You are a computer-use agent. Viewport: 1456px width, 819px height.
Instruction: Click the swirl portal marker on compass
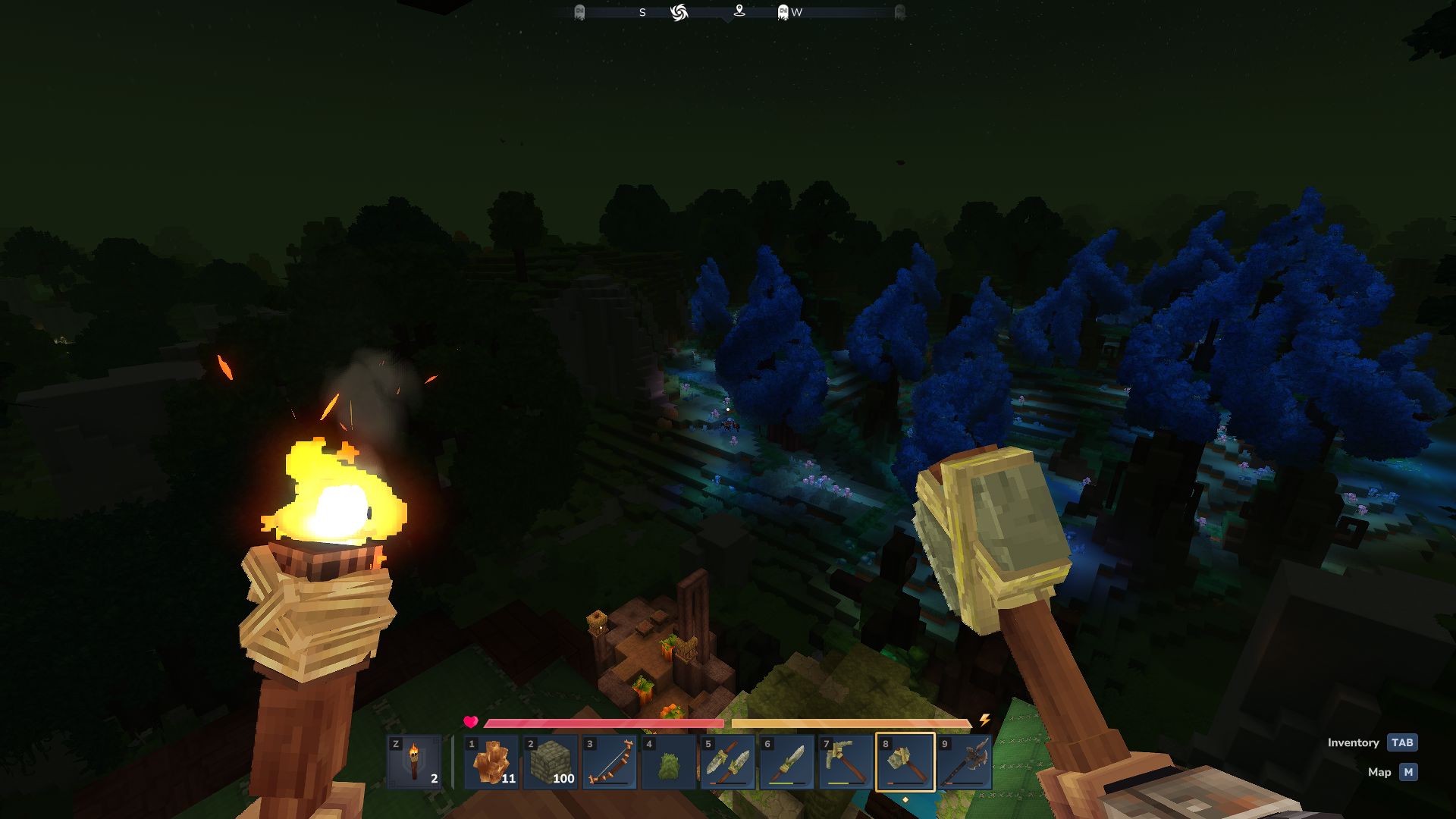(x=679, y=12)
